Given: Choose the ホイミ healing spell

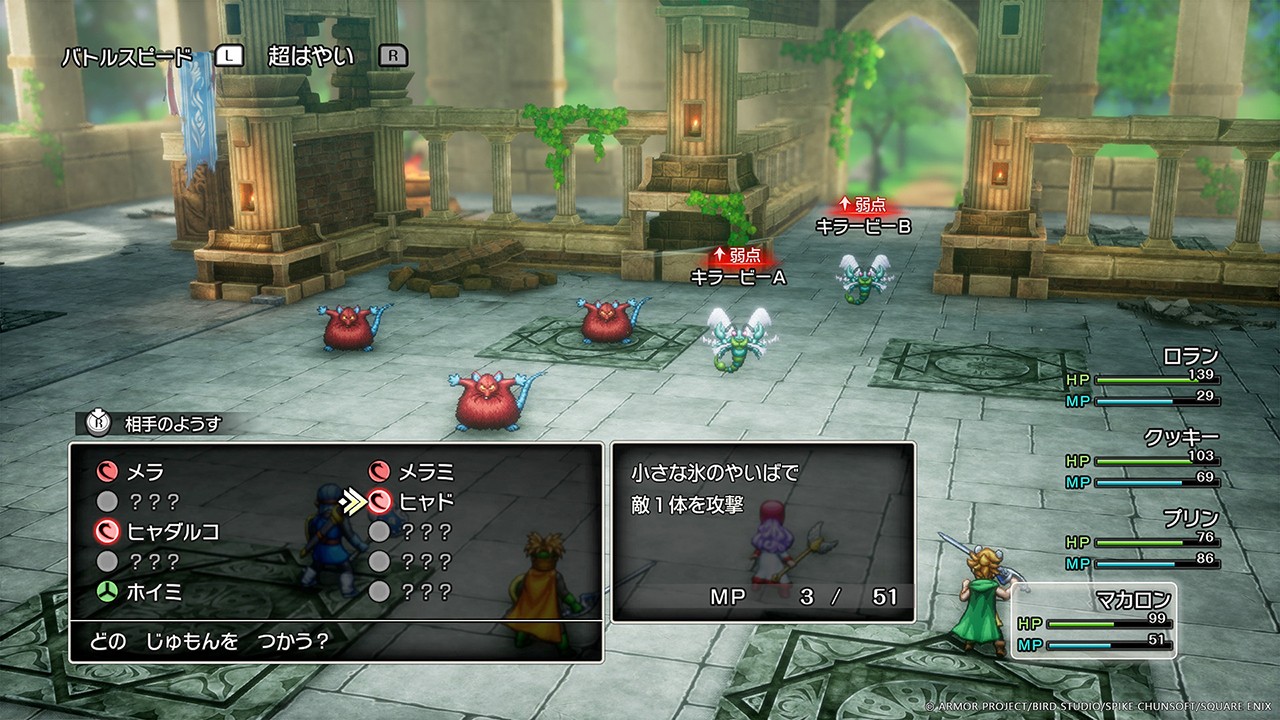Looking at the screenshot, I should [153, 592].
